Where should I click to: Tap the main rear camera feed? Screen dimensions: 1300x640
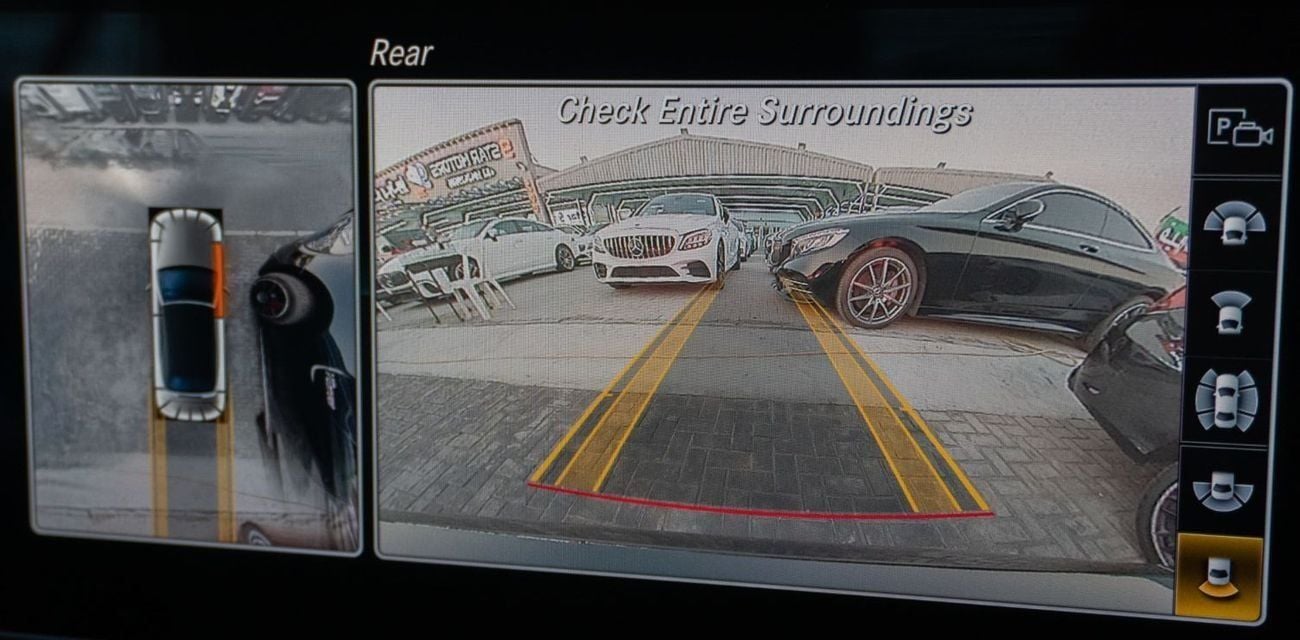pos(780,340)
